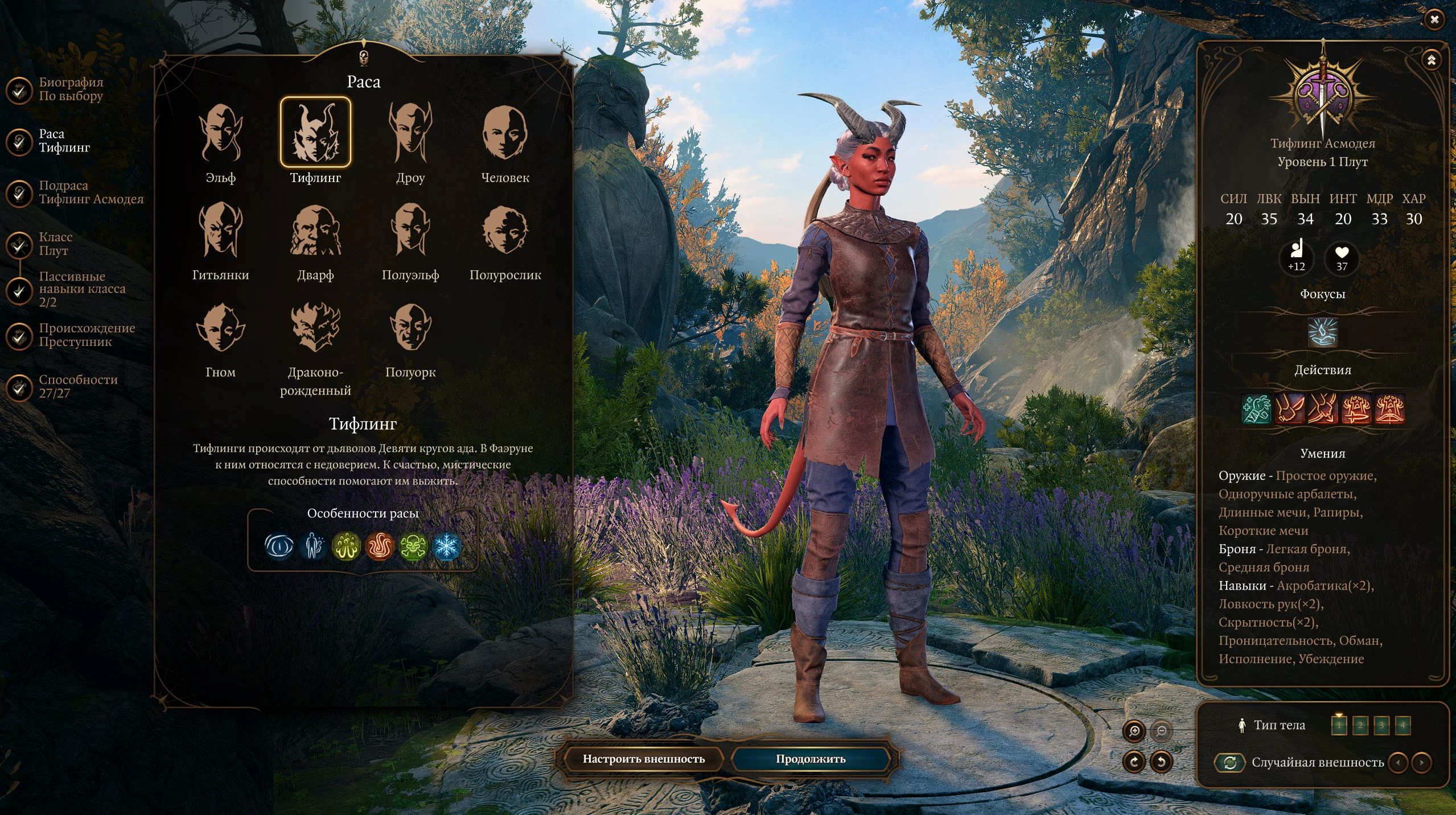Open Настроить внешность appearance editor
Image resolution: width=1456 pixels, height=815 pixels.
643,759
